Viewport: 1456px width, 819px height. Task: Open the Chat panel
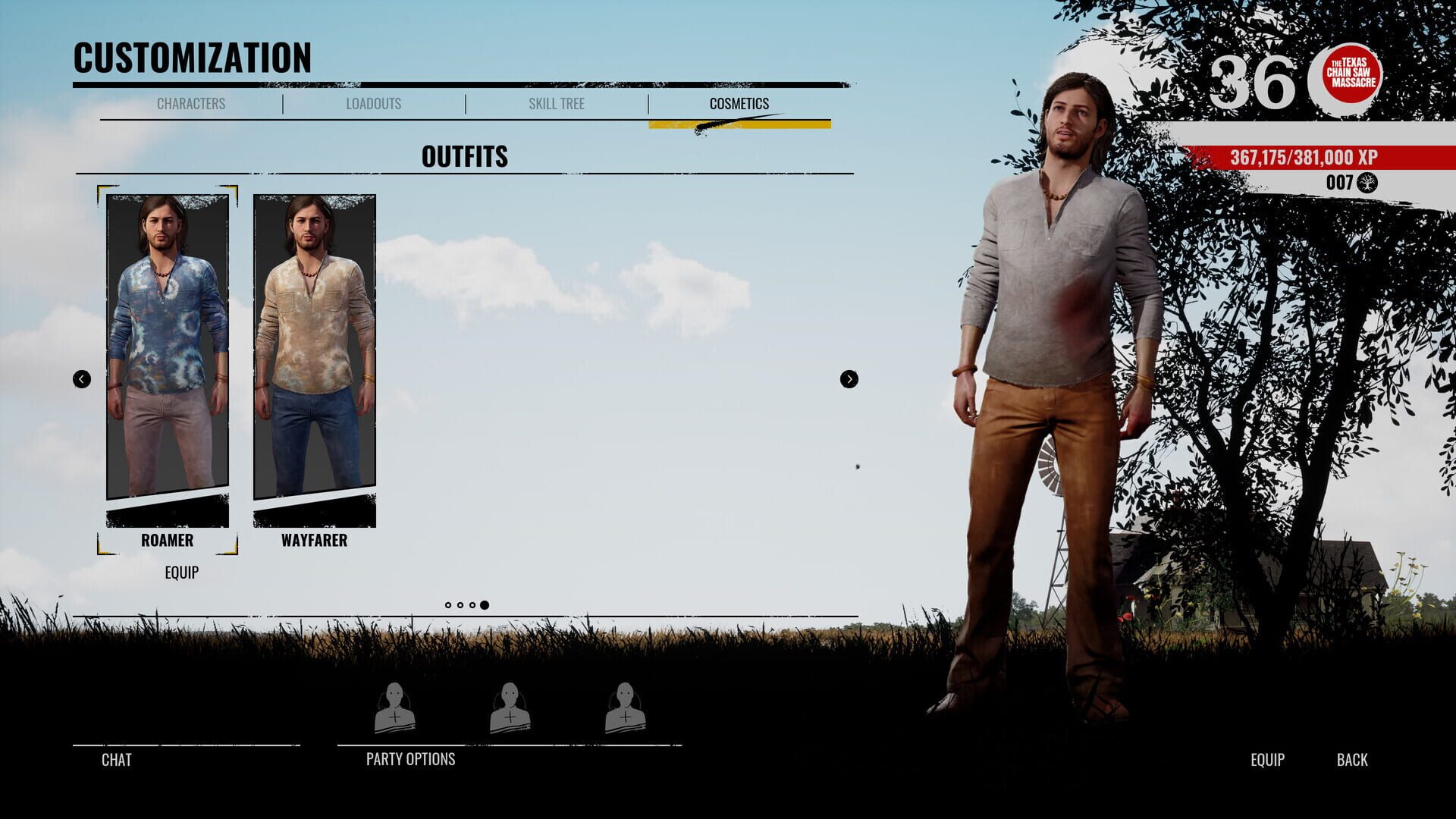pyautogui.click(x=115, y=760)
